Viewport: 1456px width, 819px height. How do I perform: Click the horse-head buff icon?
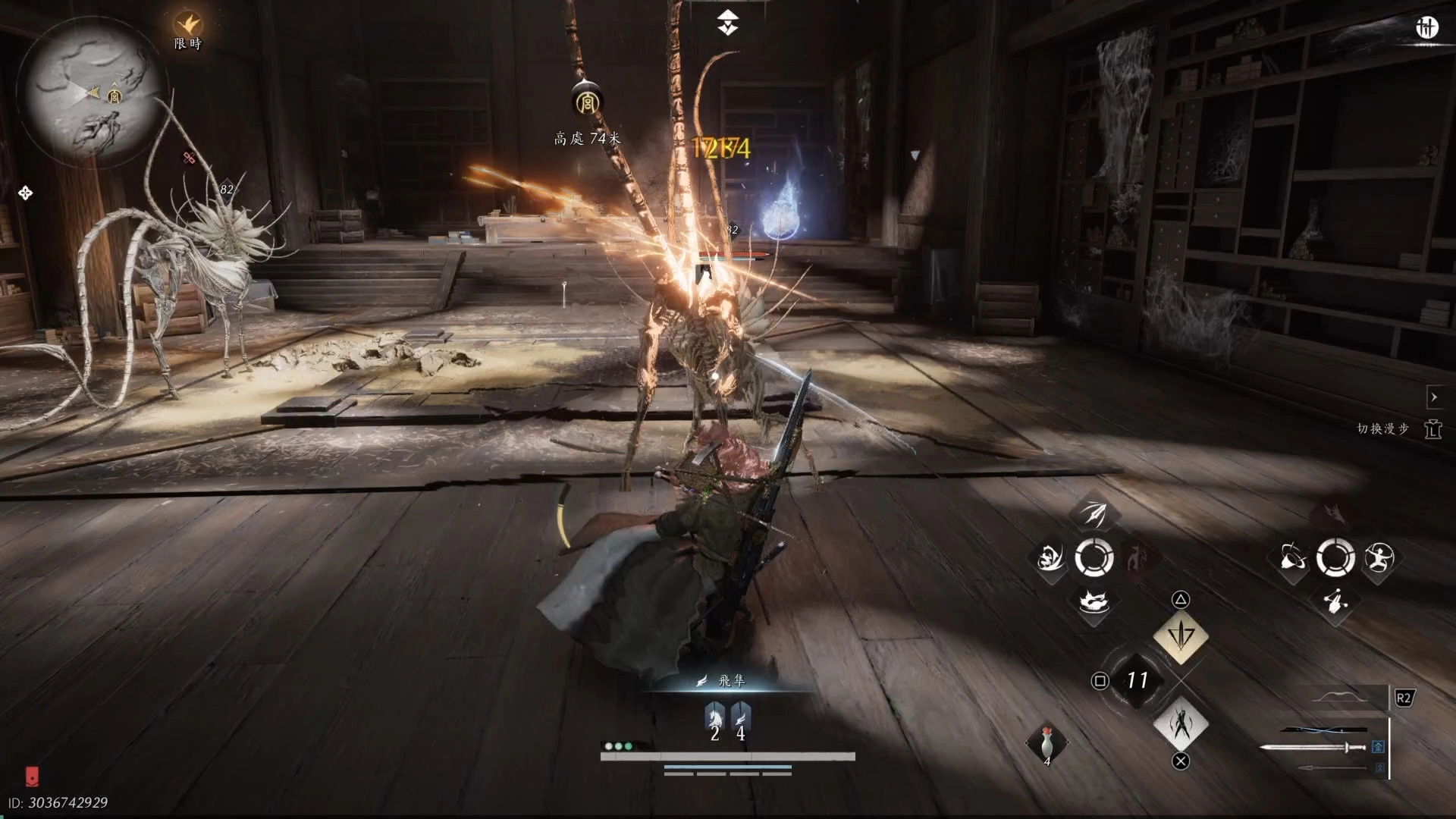[x=714, y=716]
